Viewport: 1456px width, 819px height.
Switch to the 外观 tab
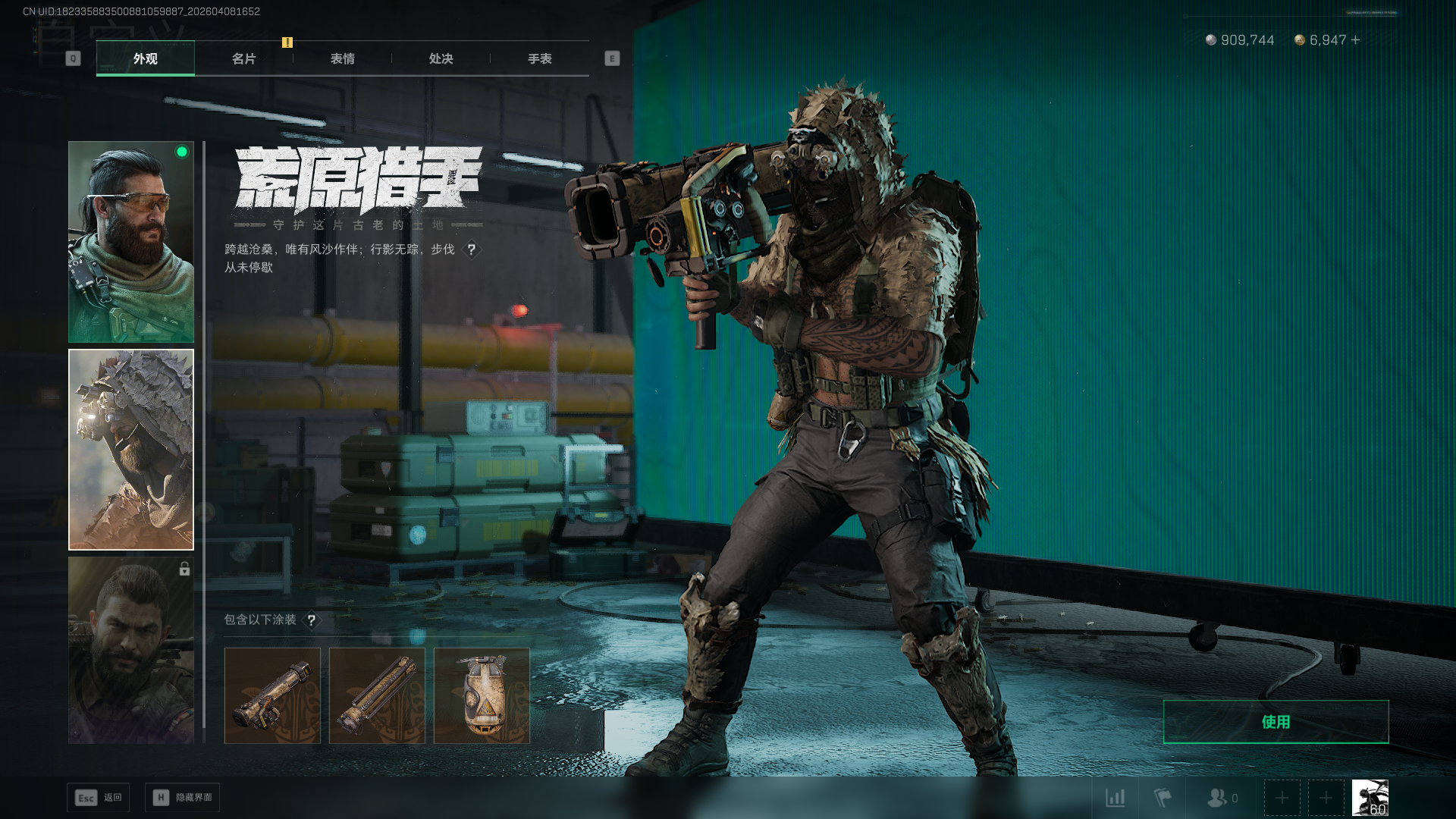145,58
